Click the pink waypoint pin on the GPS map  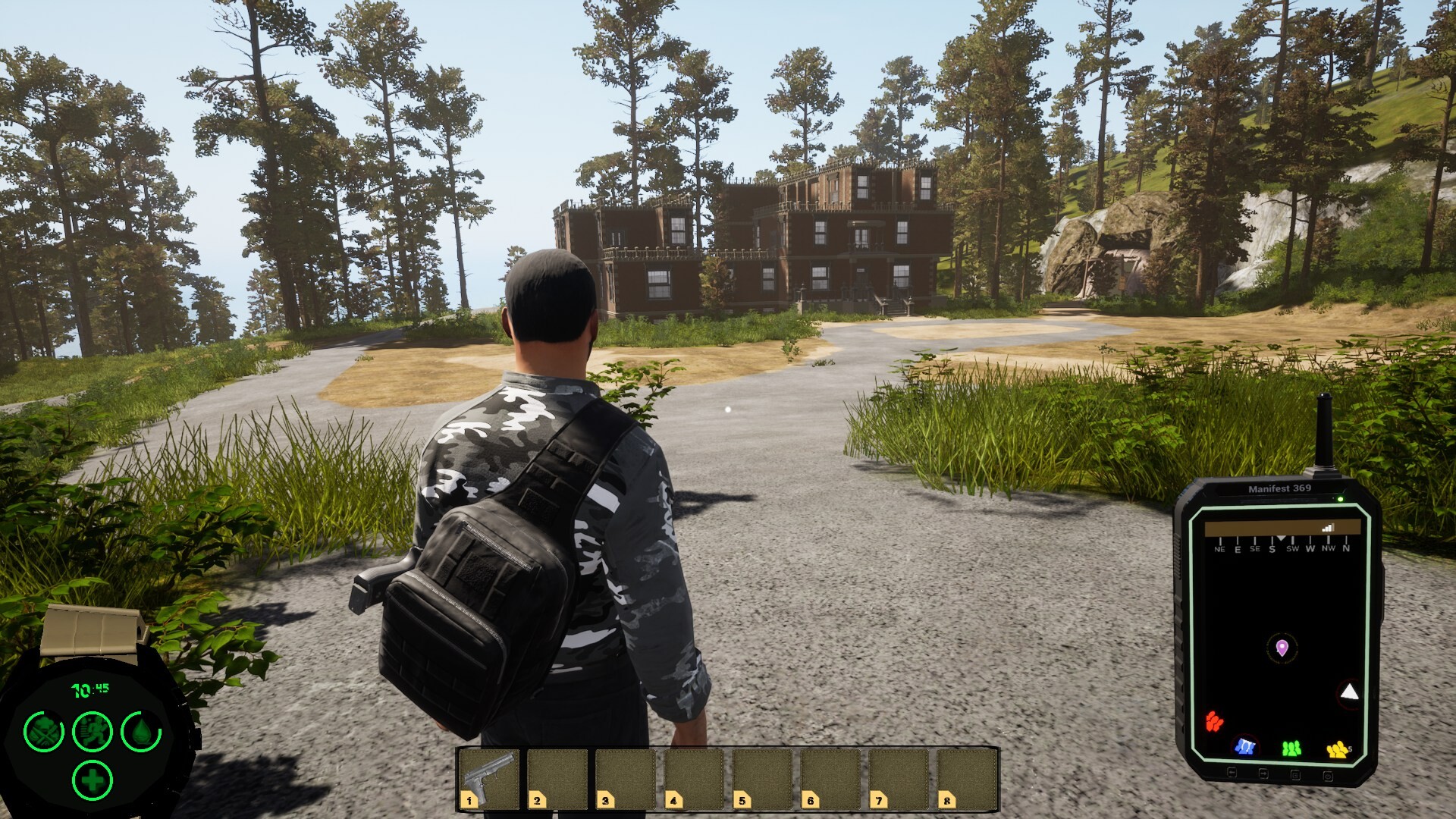(1282, 647)
